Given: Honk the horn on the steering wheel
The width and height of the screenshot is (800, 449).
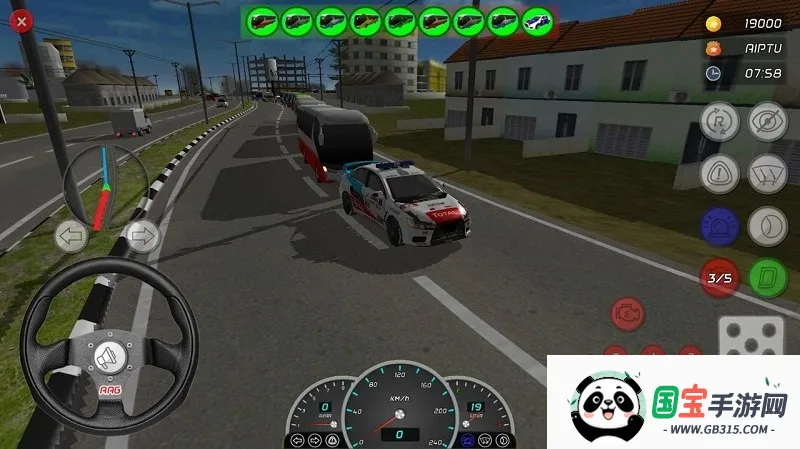Looking at the screenshot, I should (109, 356).
